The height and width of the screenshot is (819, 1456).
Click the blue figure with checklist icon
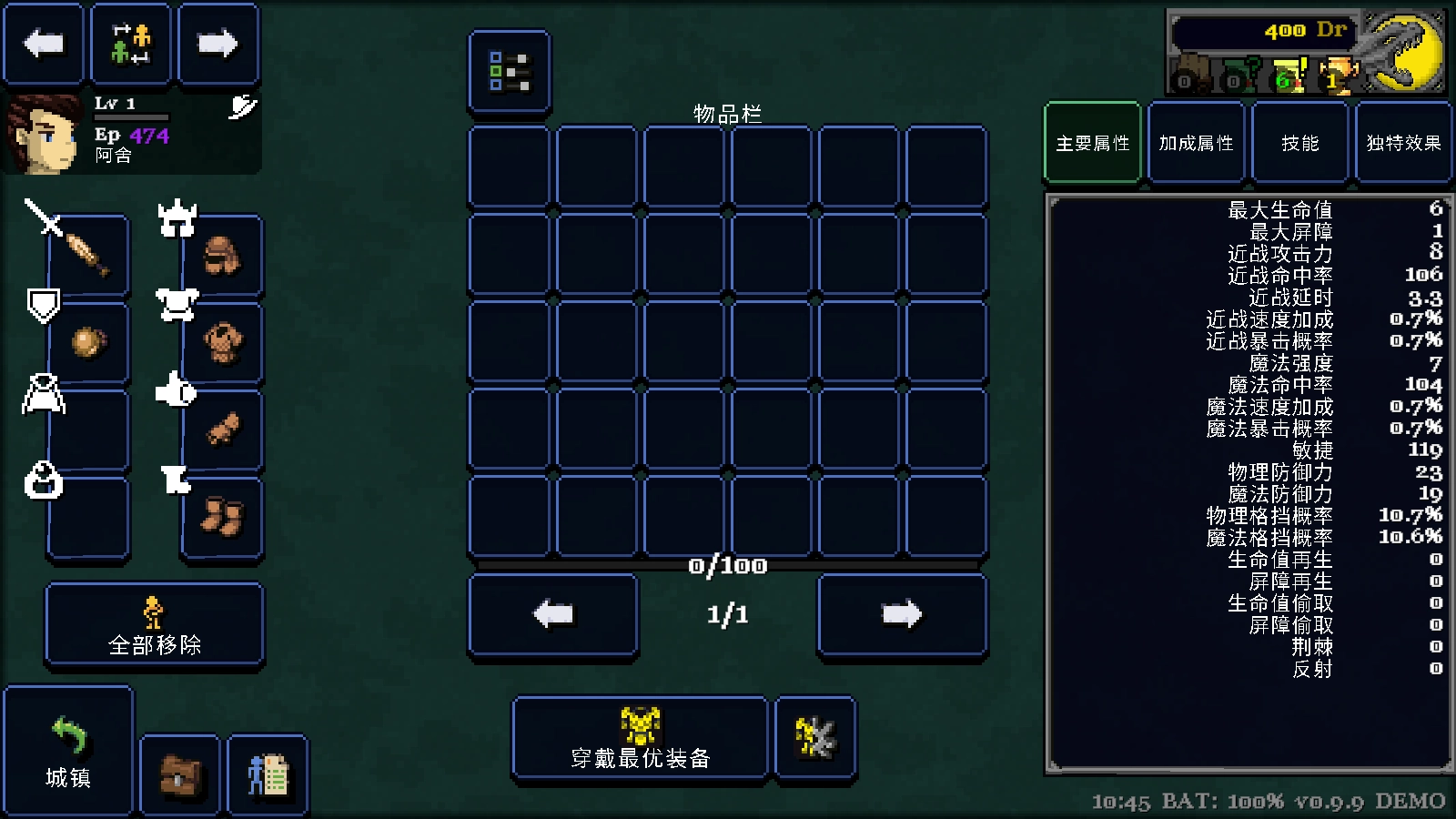pyautogui.click(x=268, y=776)
